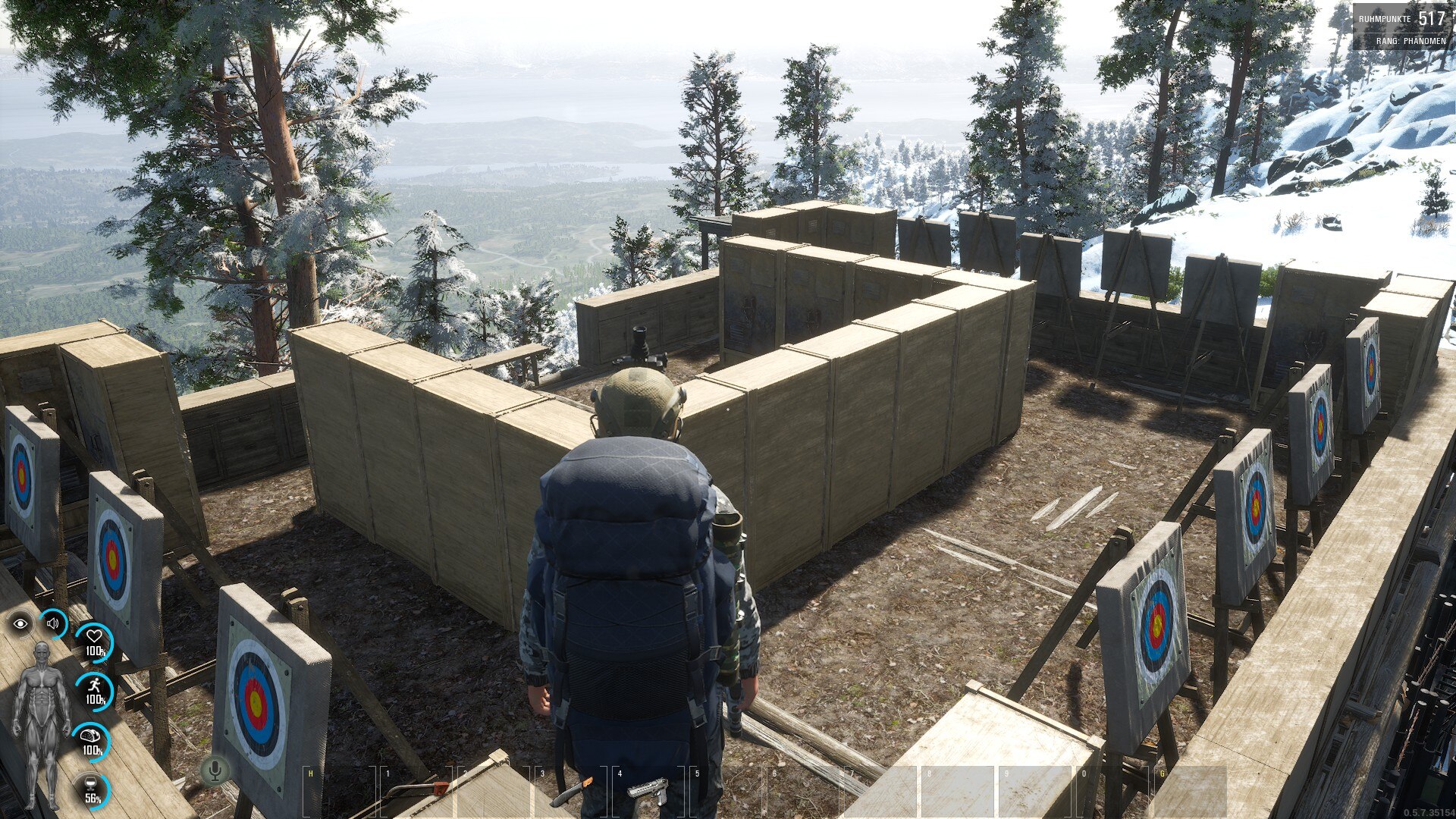Open the muscular body figure status
This screenshot has width=1456, height=819.
(x=42, y=720)
